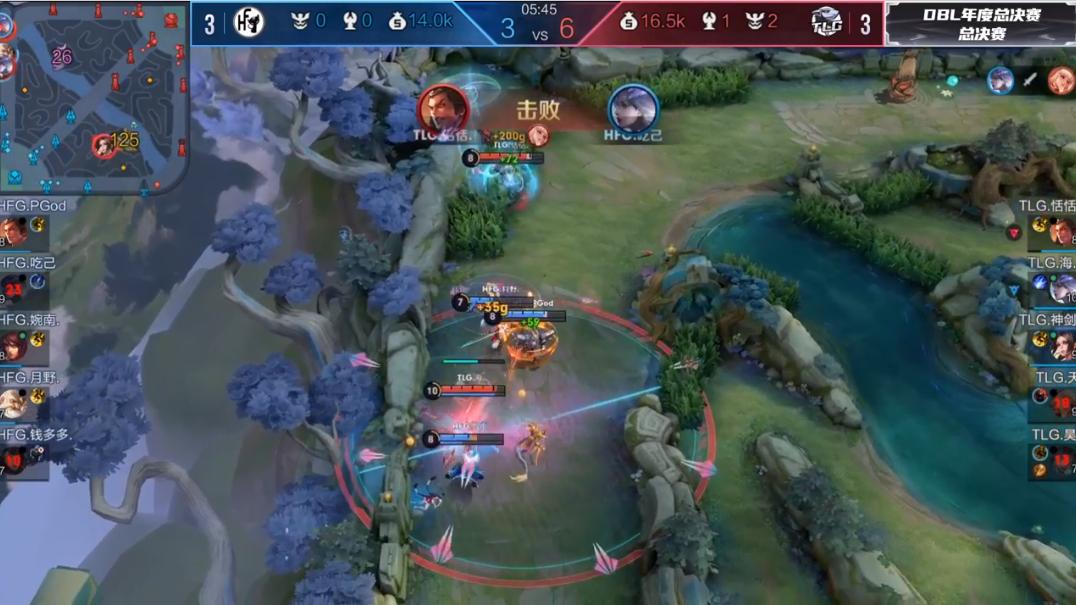Select HFG.钱多多's hero portrait
The width and height of the screenshot is (1076, 605).
tap(14, 460)
